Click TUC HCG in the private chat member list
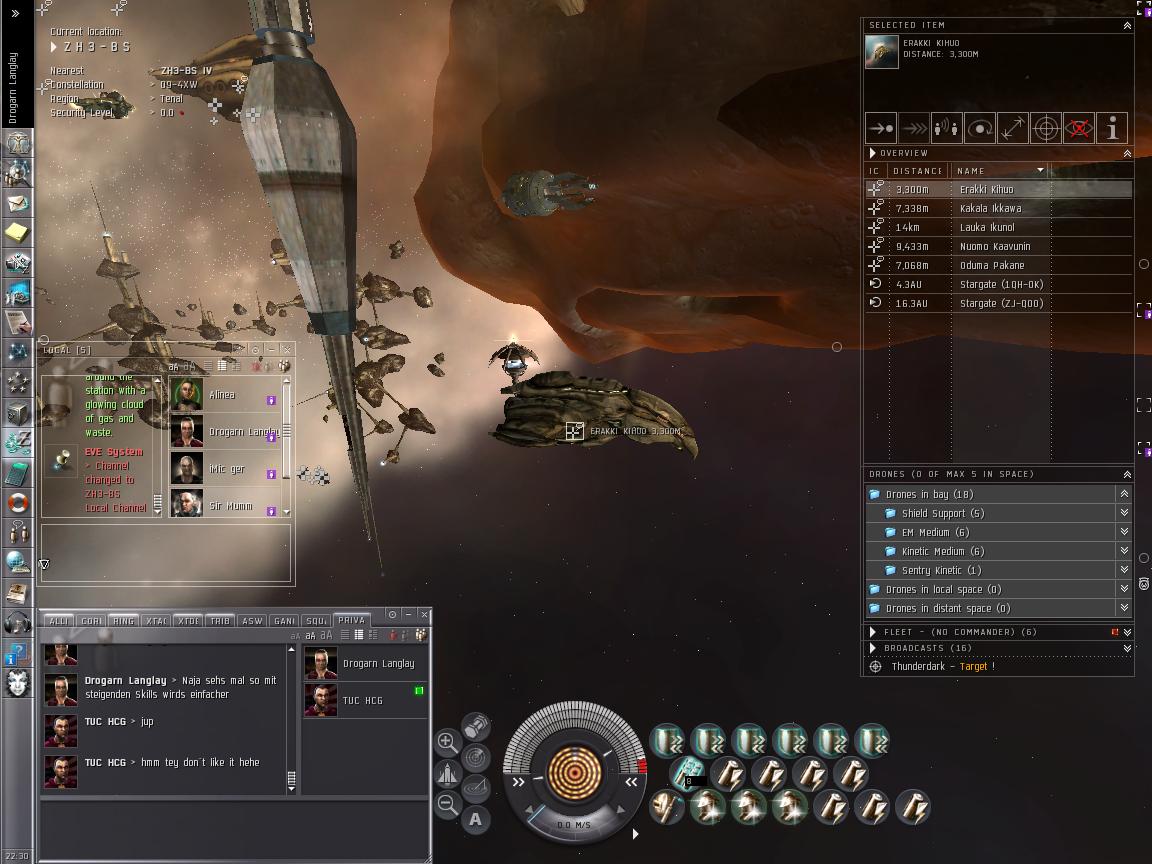This screenshot has height=864, width=1152. pos(363,700)
